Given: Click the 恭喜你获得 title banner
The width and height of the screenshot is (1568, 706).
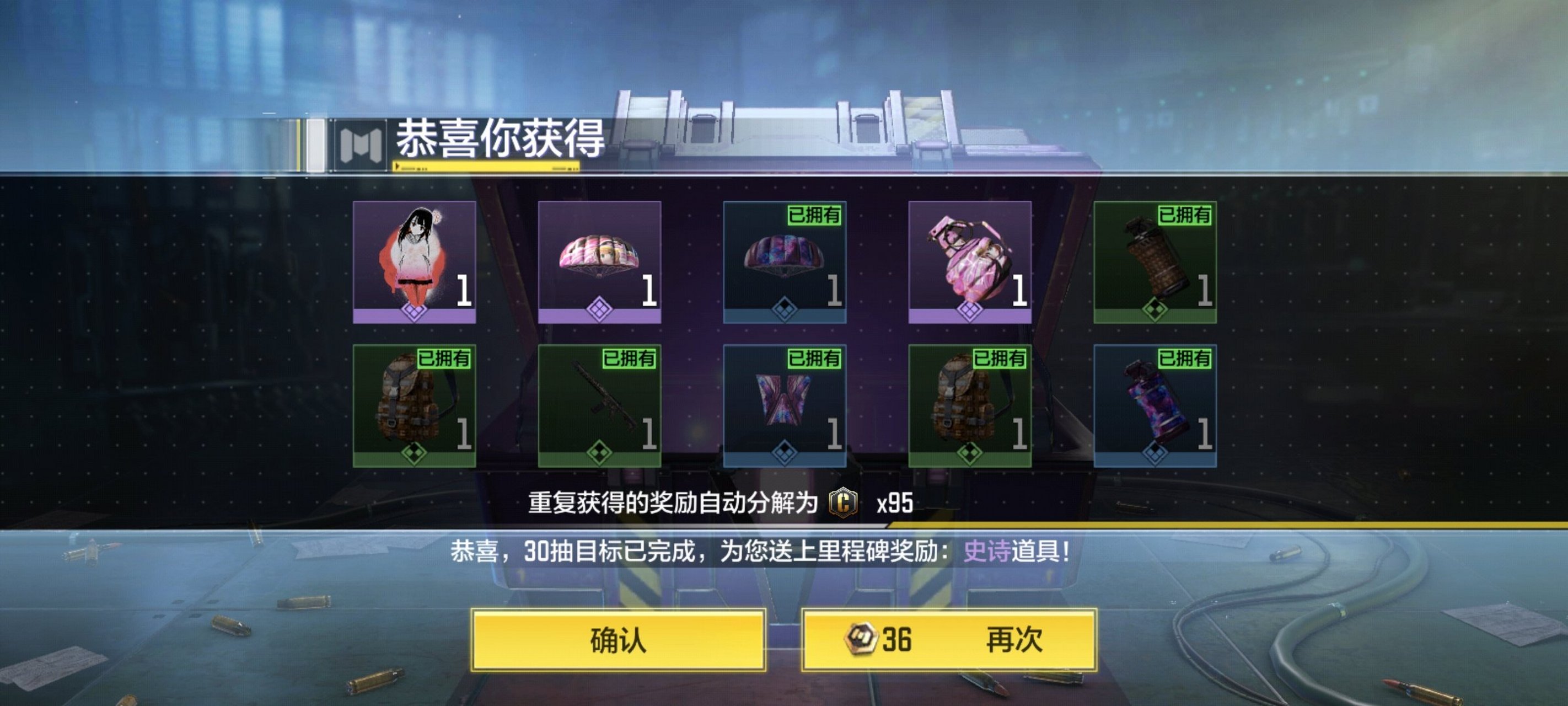Looking at the screenshot, I should coord(499,141).
